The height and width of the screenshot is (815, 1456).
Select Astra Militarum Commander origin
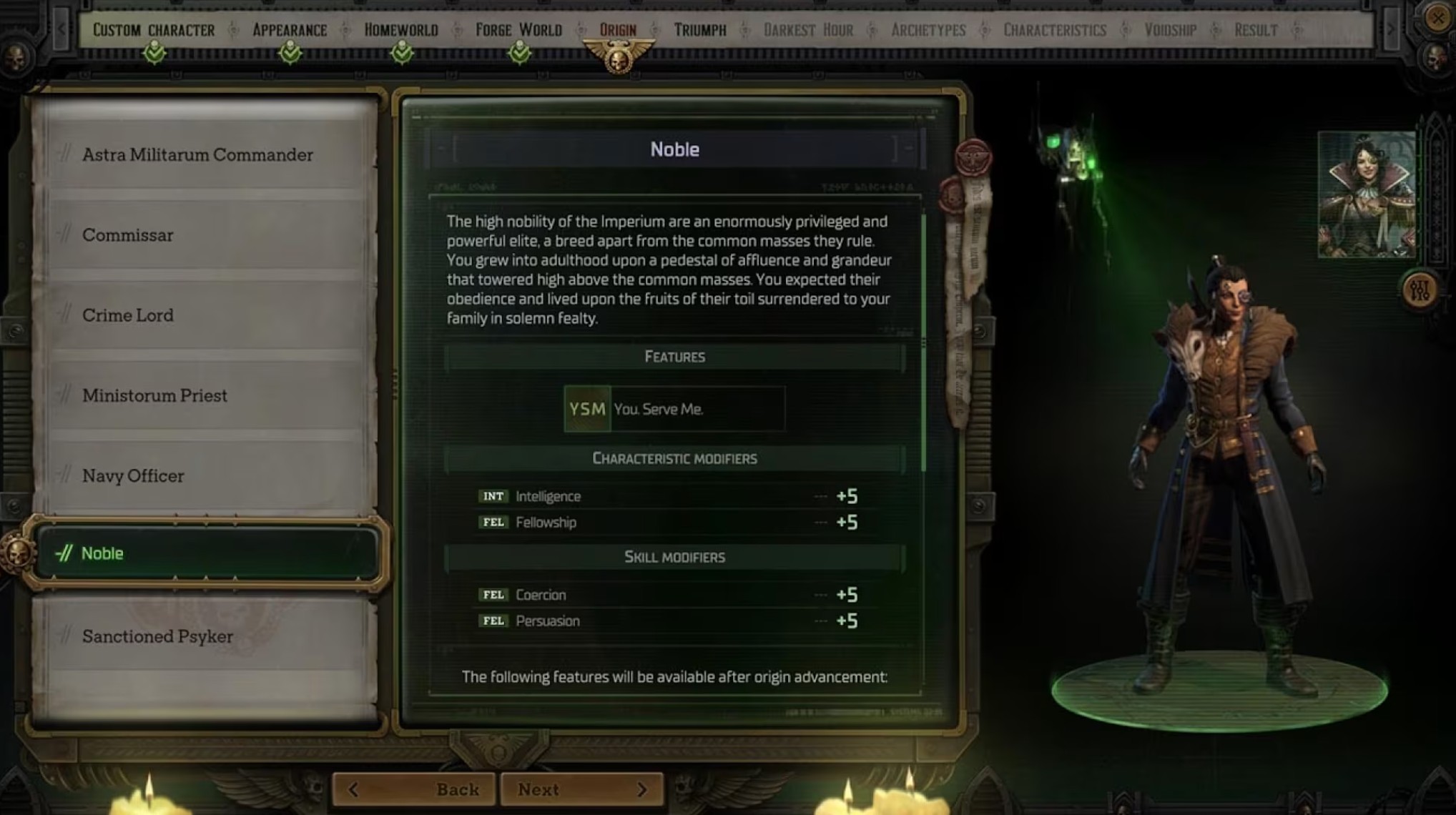(x=197, y=154)
